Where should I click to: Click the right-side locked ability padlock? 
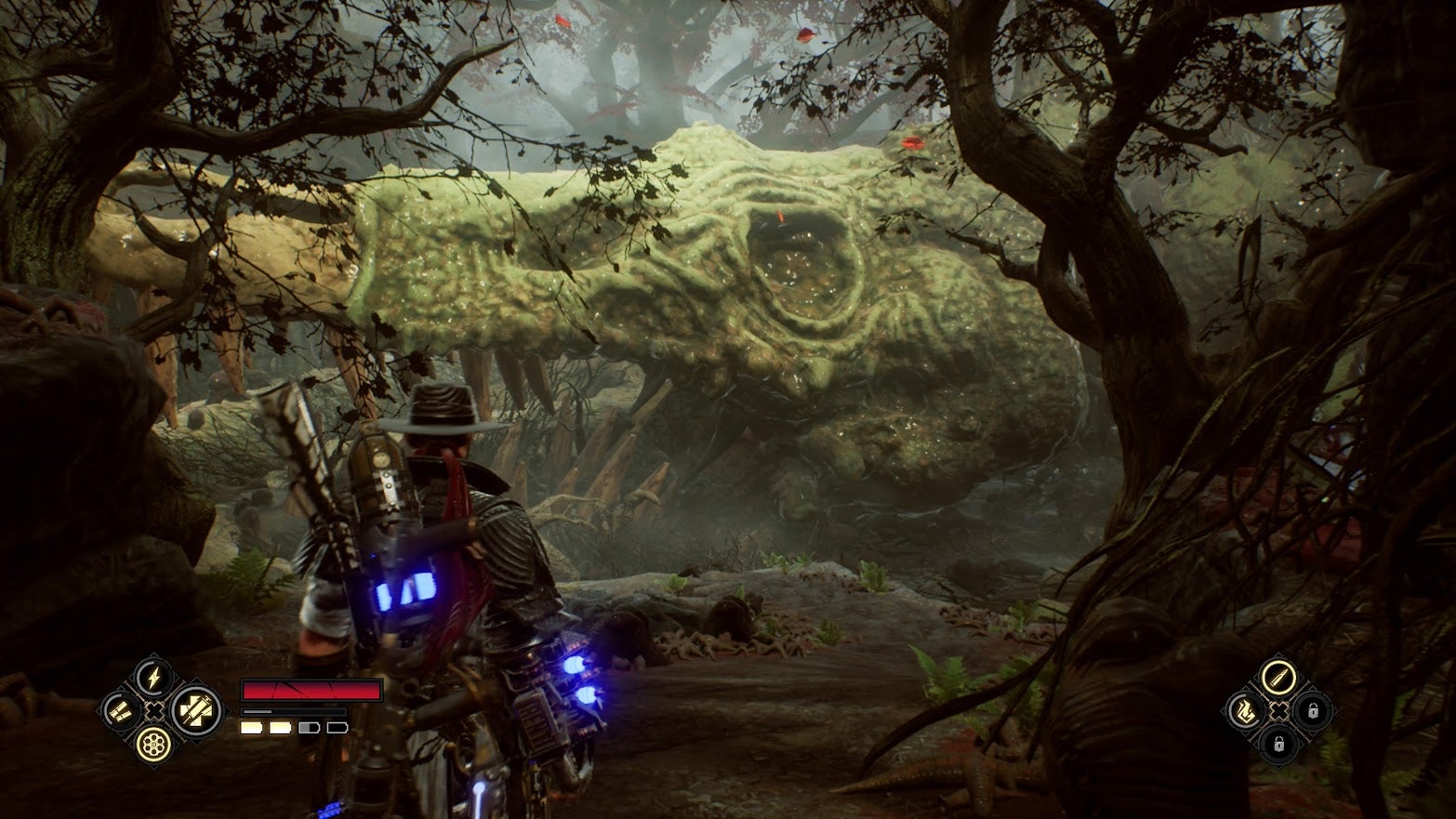pos(1314,710)
